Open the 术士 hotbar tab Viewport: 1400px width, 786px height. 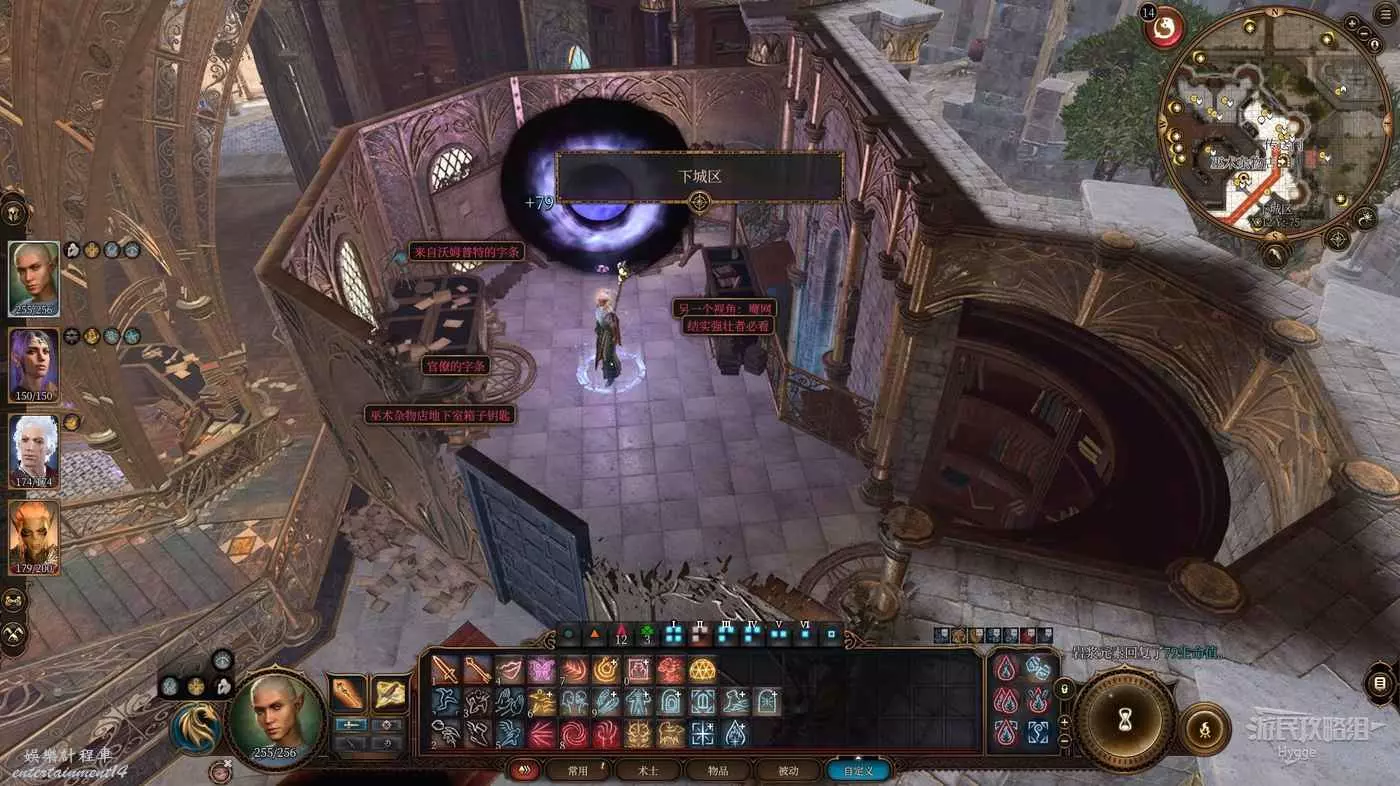pos(648,771)
